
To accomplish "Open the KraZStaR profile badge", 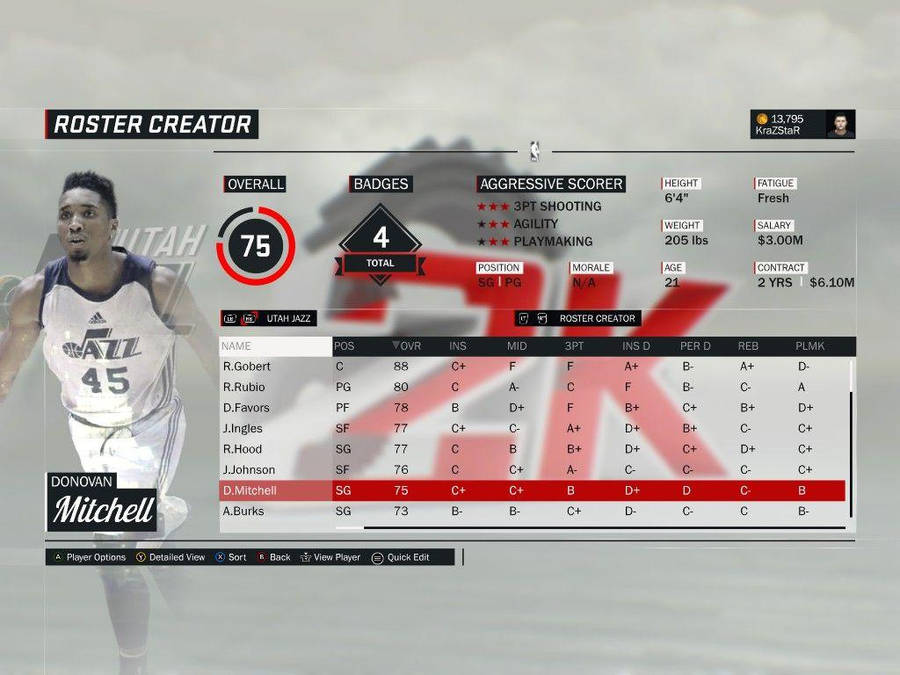I will point(803,124).
